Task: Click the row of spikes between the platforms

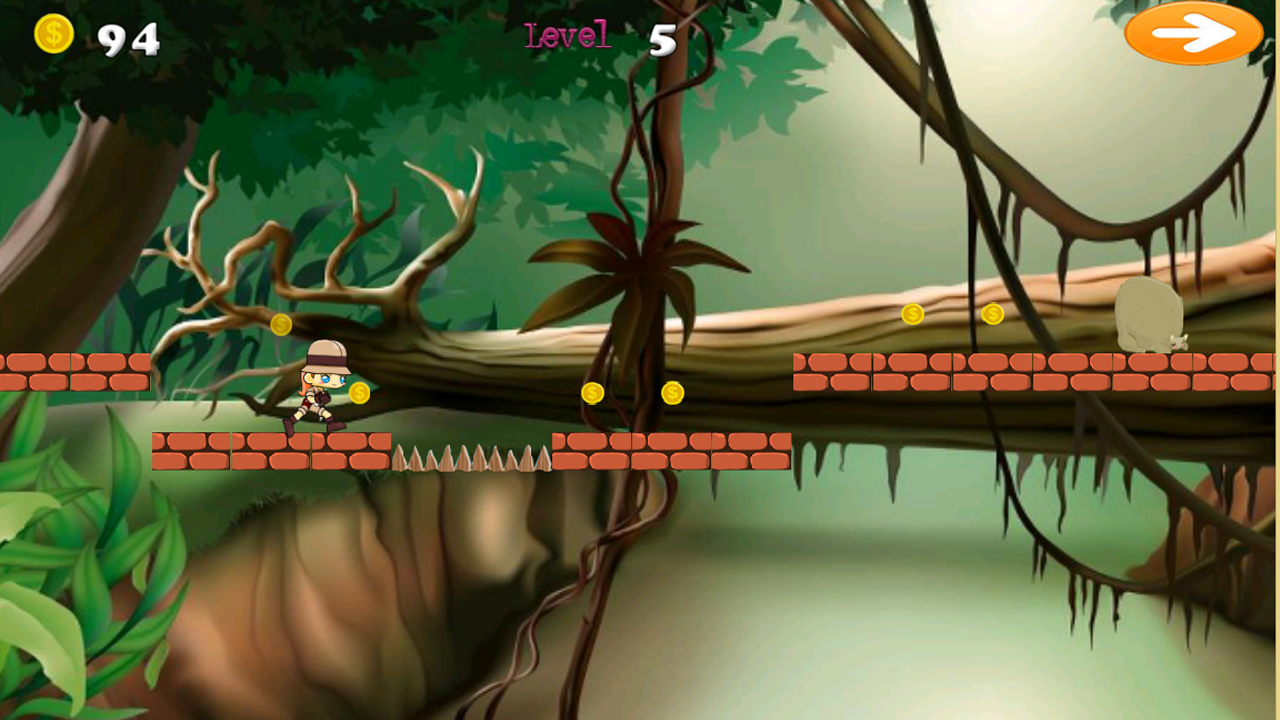Action: (x=470, y=458)
